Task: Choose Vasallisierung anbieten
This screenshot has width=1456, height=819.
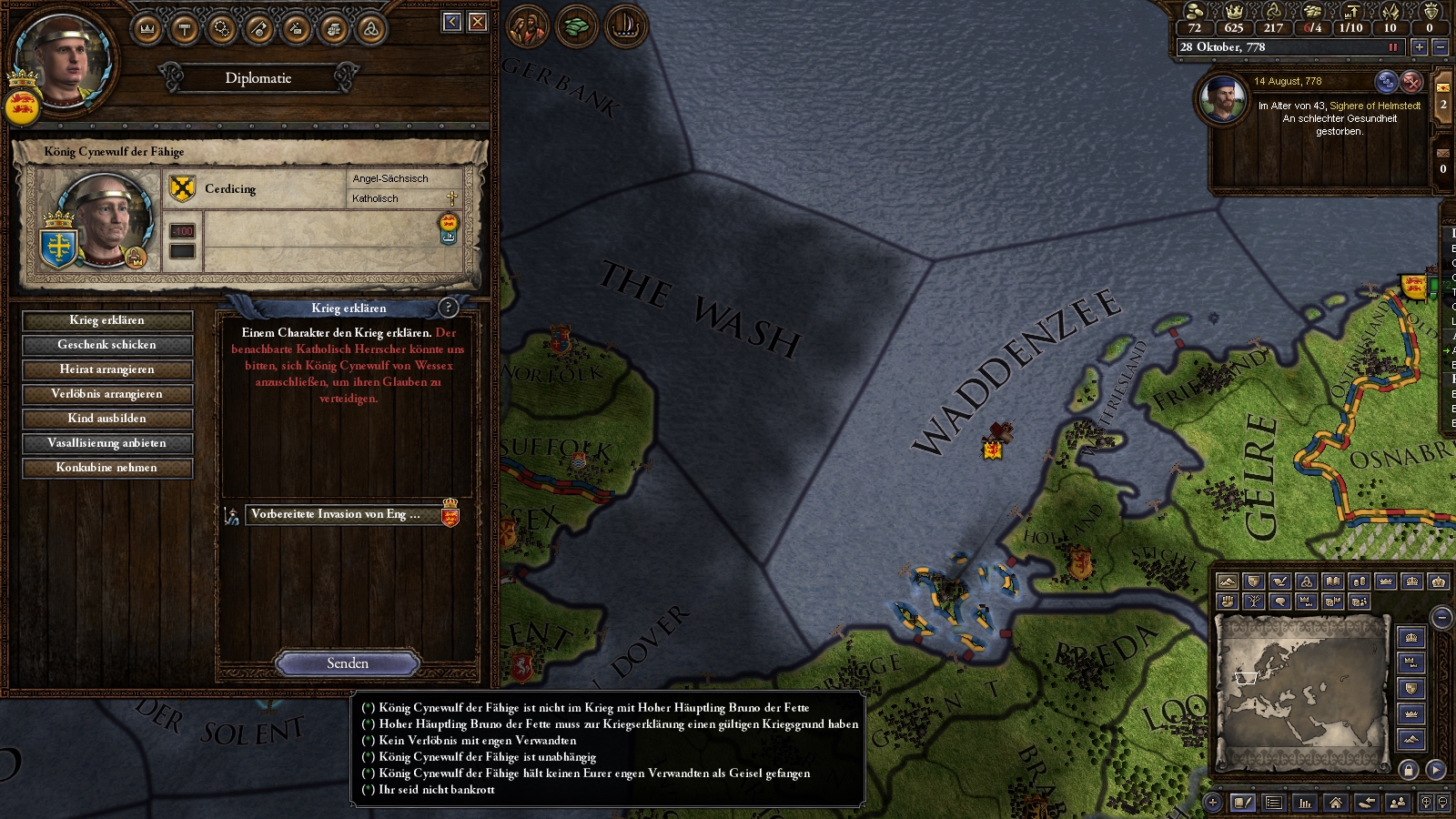Action: pyautogui.click(x=107, y=443)
